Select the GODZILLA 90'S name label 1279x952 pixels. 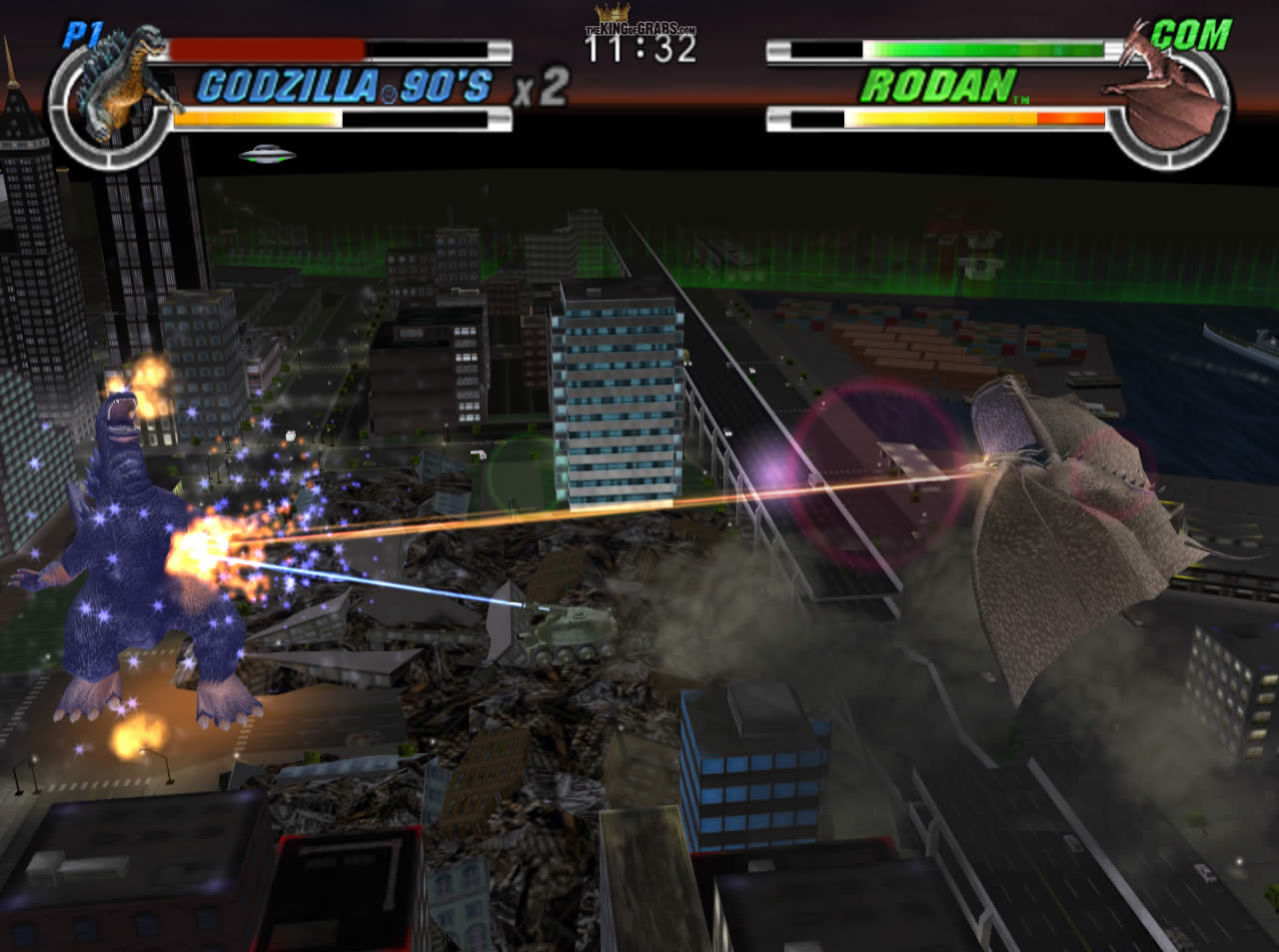pos(345,88)
